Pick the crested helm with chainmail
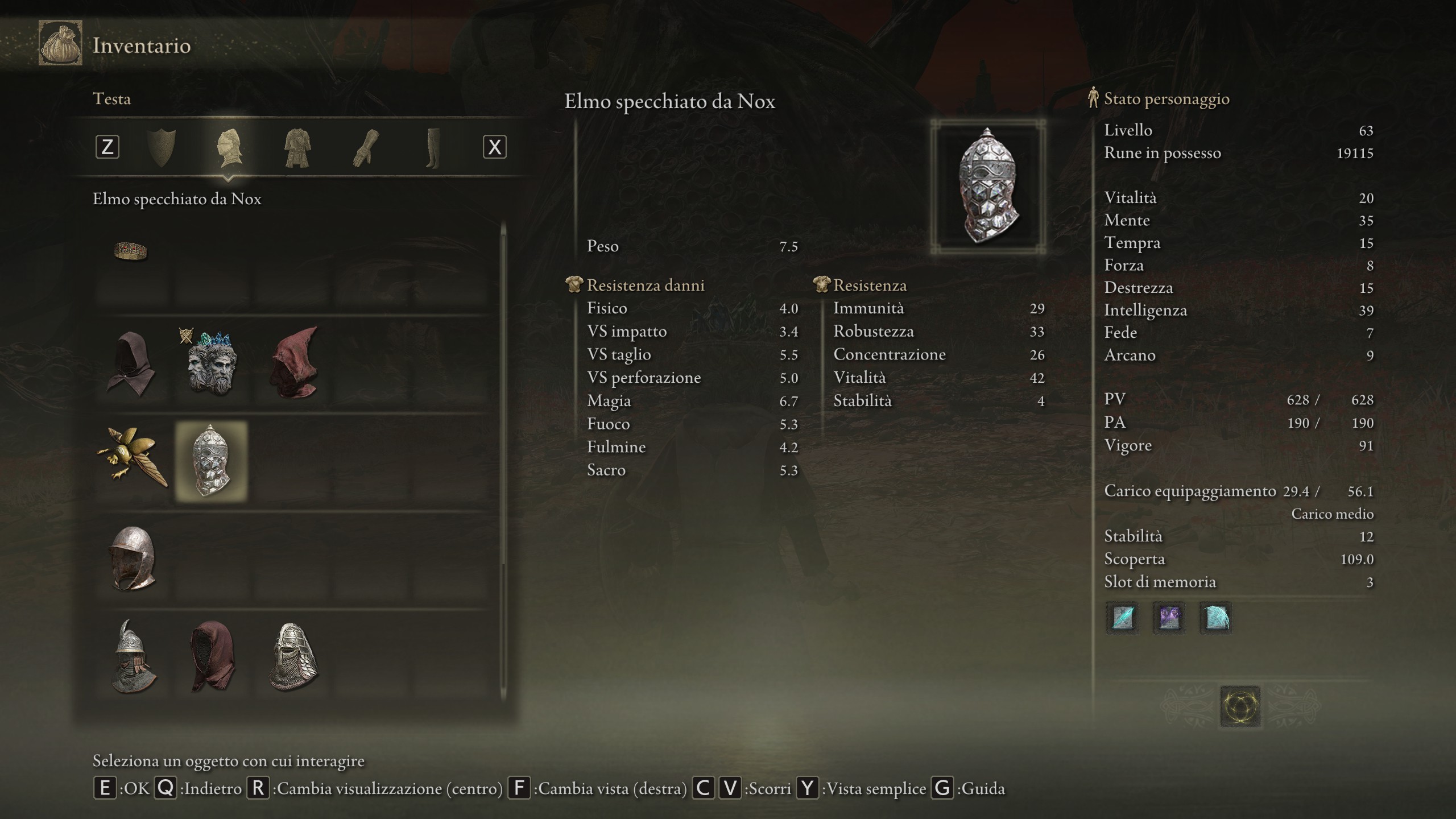The height and width of the screenshot is (819, 1456). tap(133, 656)
